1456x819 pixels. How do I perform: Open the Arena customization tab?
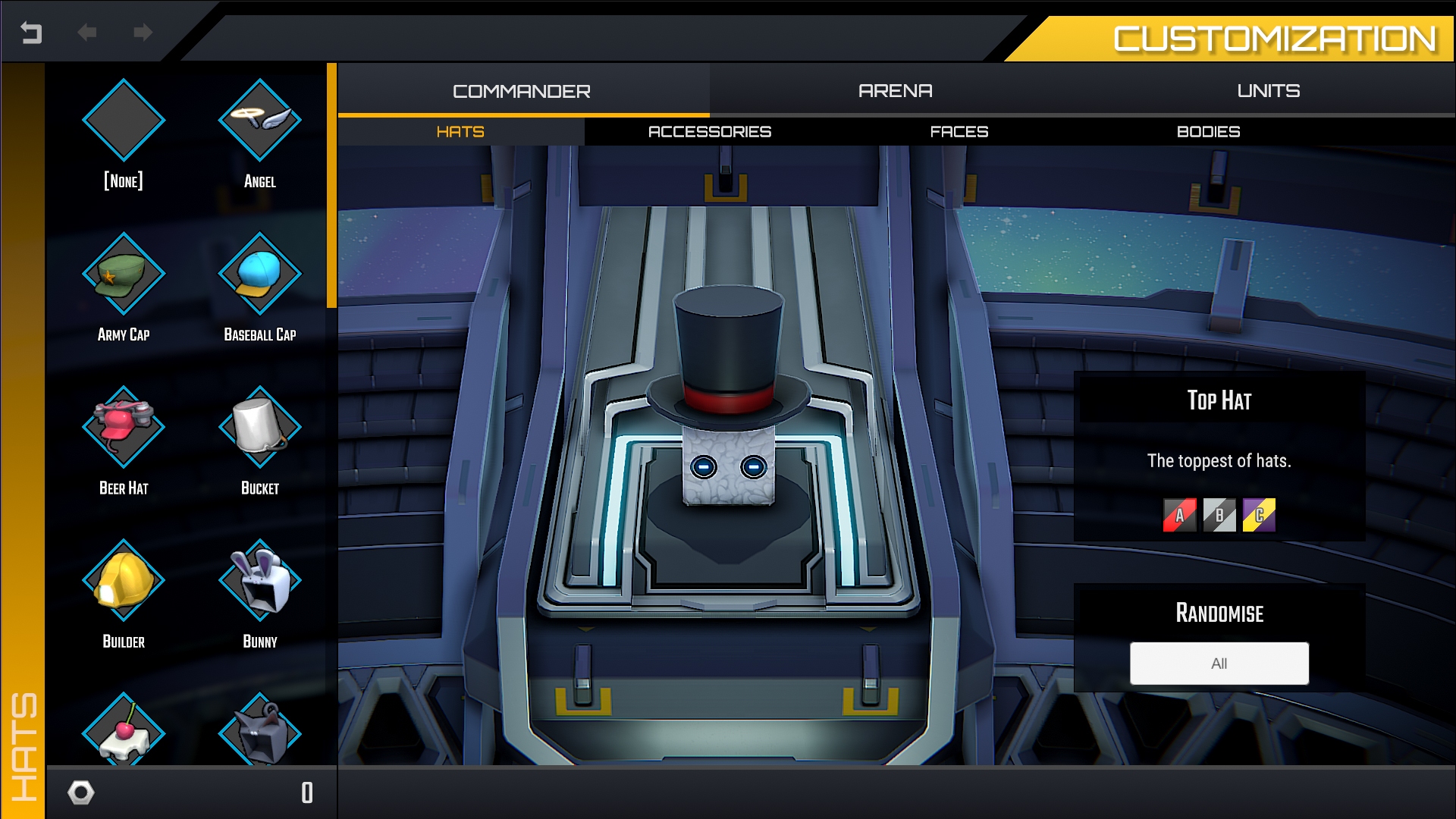coord(895,90)
